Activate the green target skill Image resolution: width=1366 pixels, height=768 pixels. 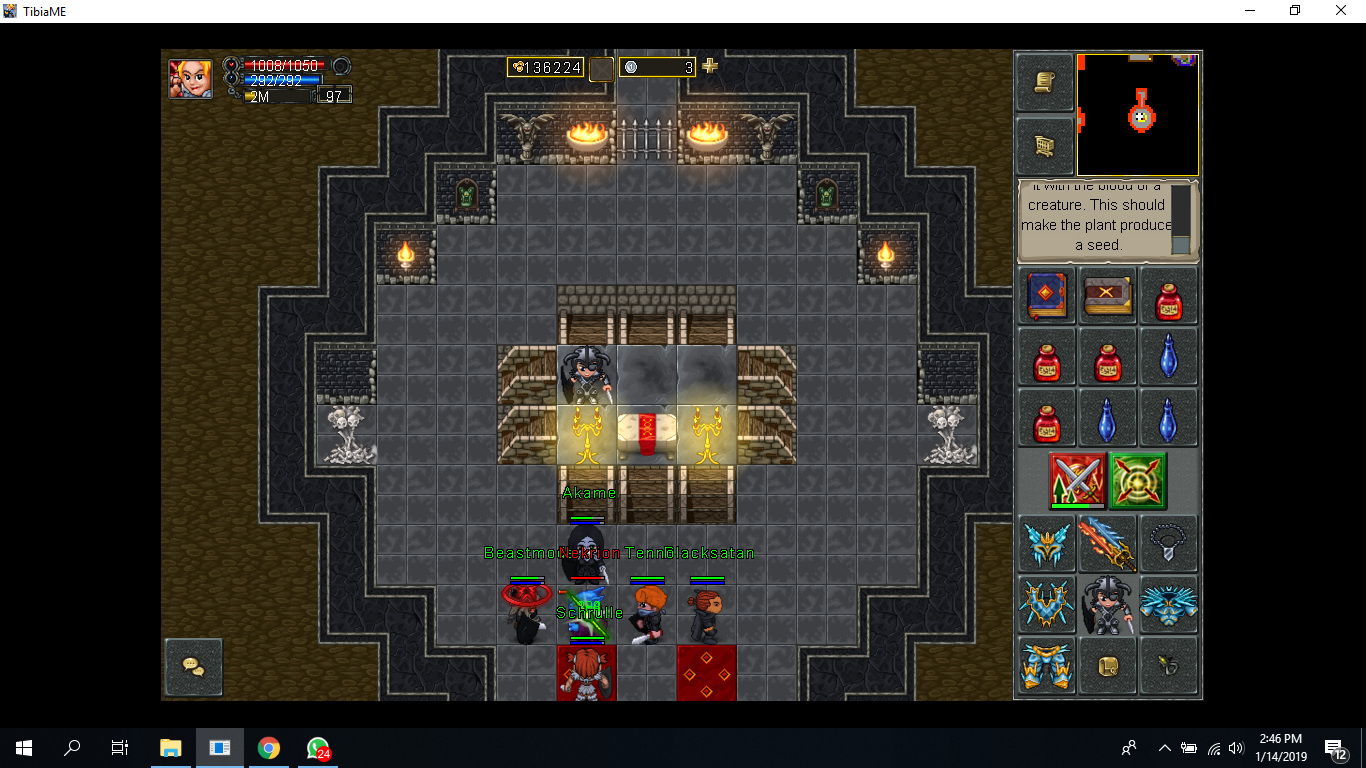tap(1138, 481)
